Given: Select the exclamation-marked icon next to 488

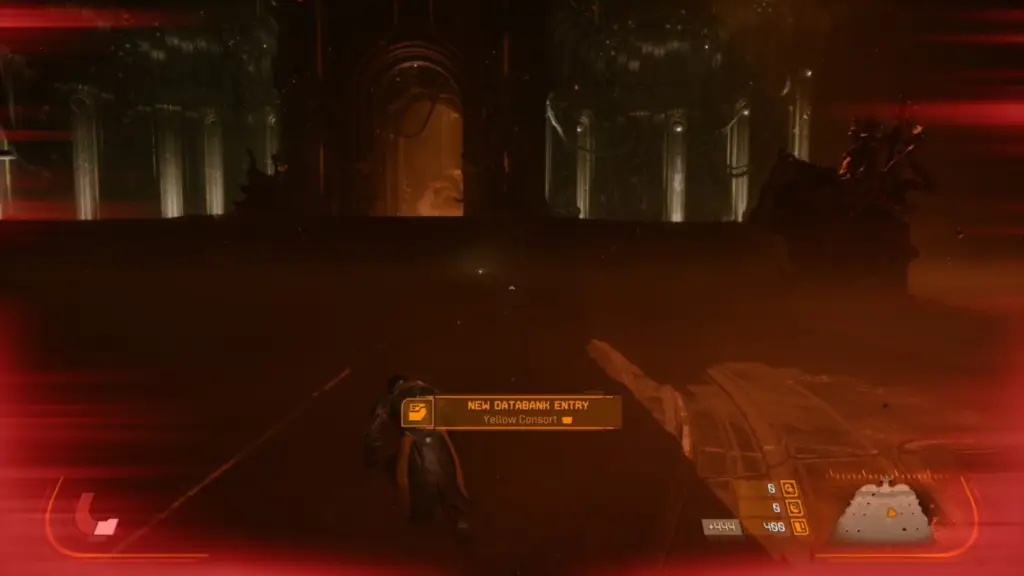Looking at the screenshot, I should [800, 526].
